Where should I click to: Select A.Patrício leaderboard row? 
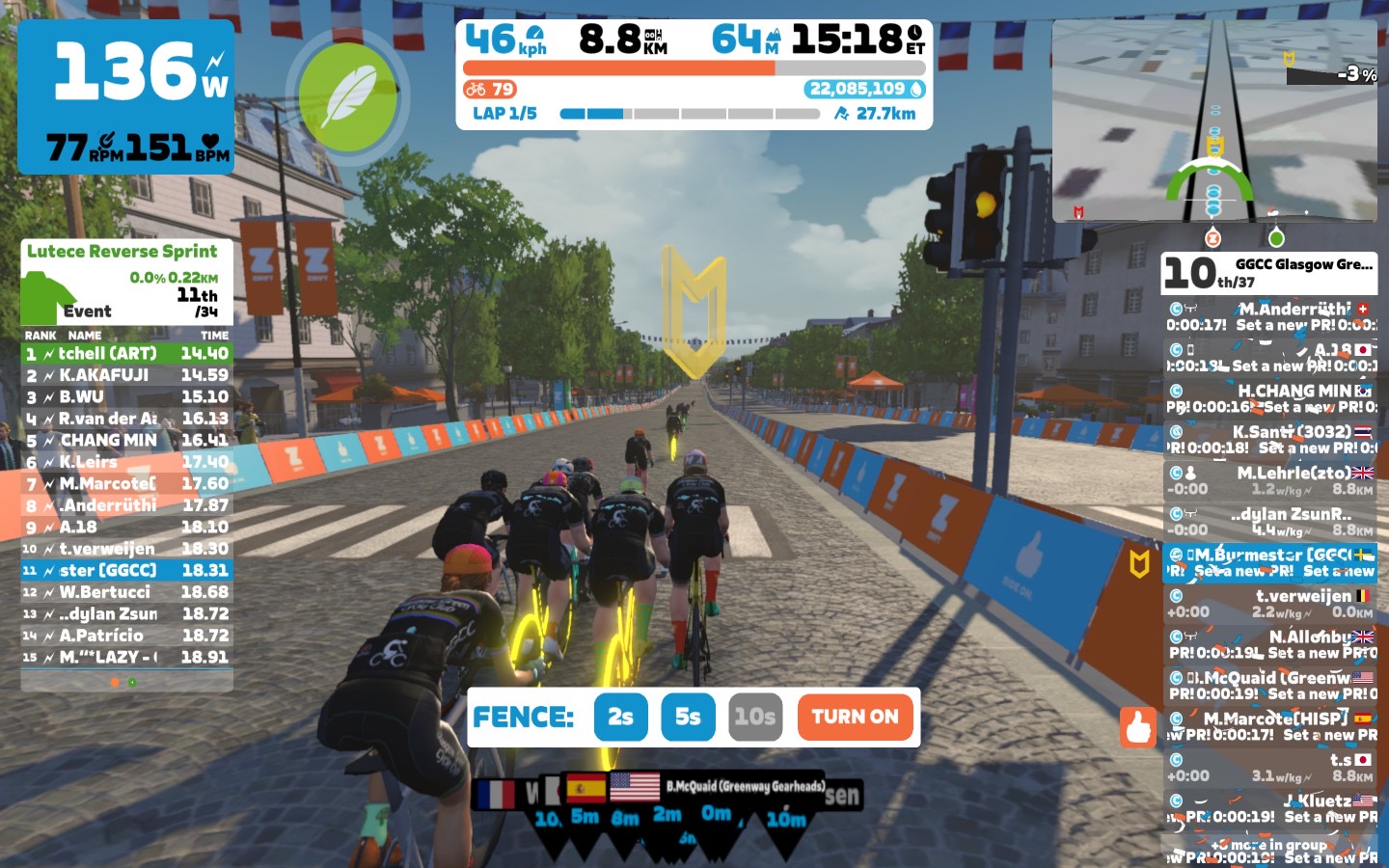[x=126, y=636]
